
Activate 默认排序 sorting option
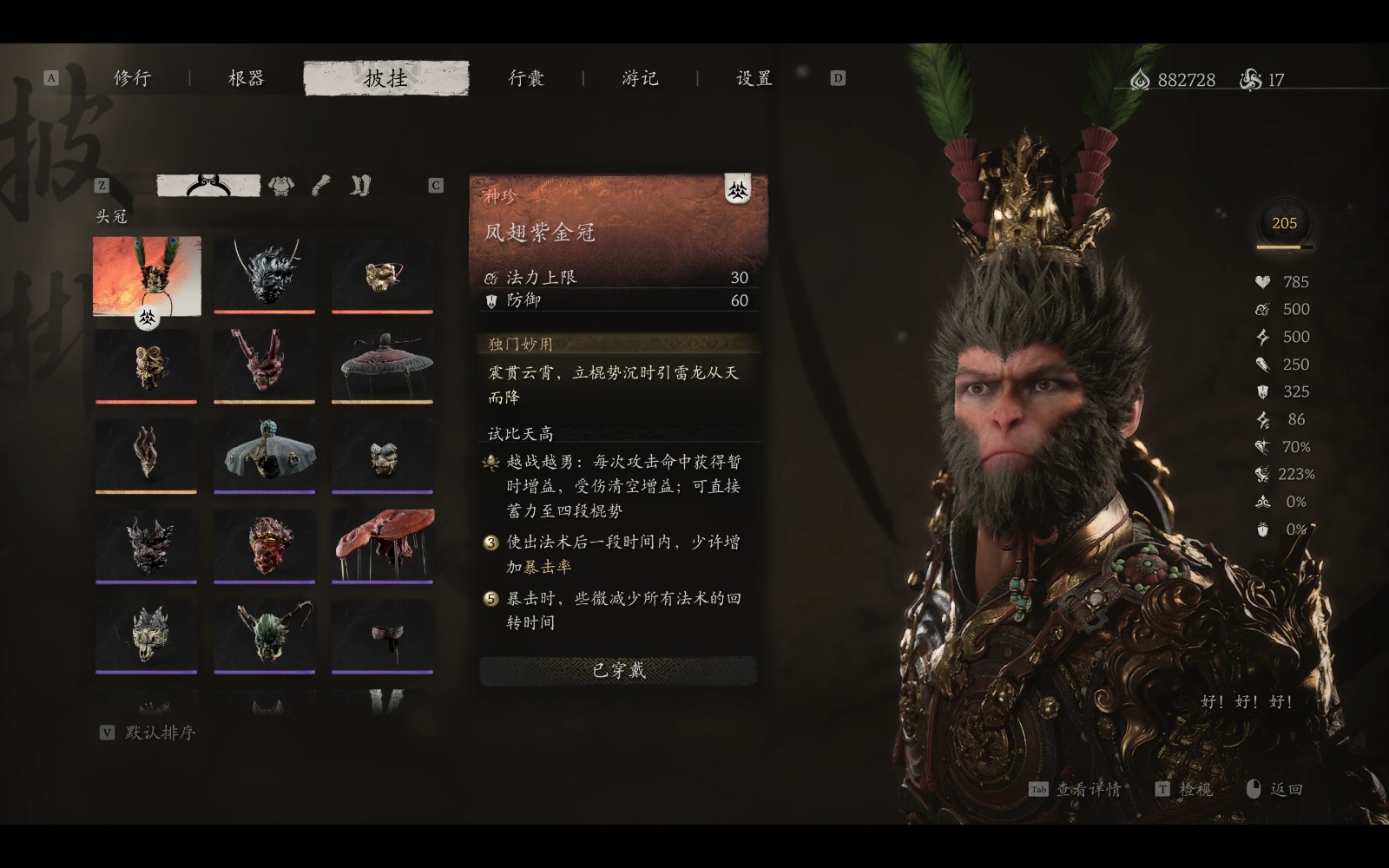pos(161,733)
